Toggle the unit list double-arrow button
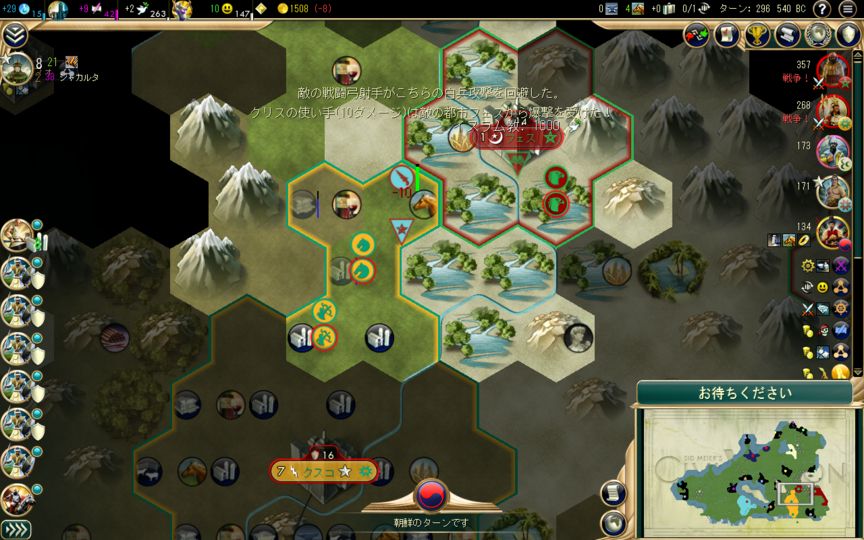The height and width of the screenshot is (540, 864). [15, 529]
